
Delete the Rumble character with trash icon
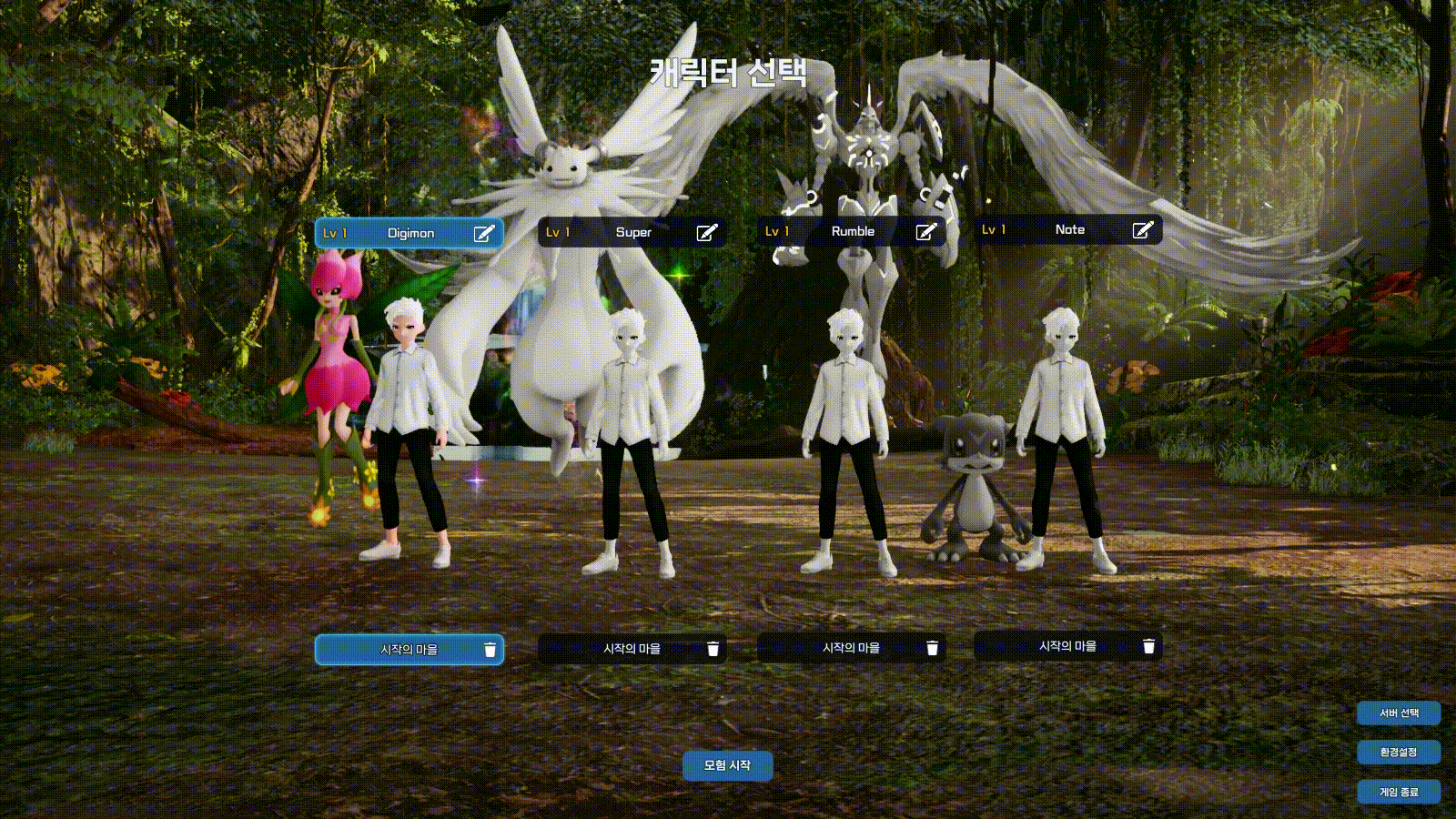(x=932, y=648)
